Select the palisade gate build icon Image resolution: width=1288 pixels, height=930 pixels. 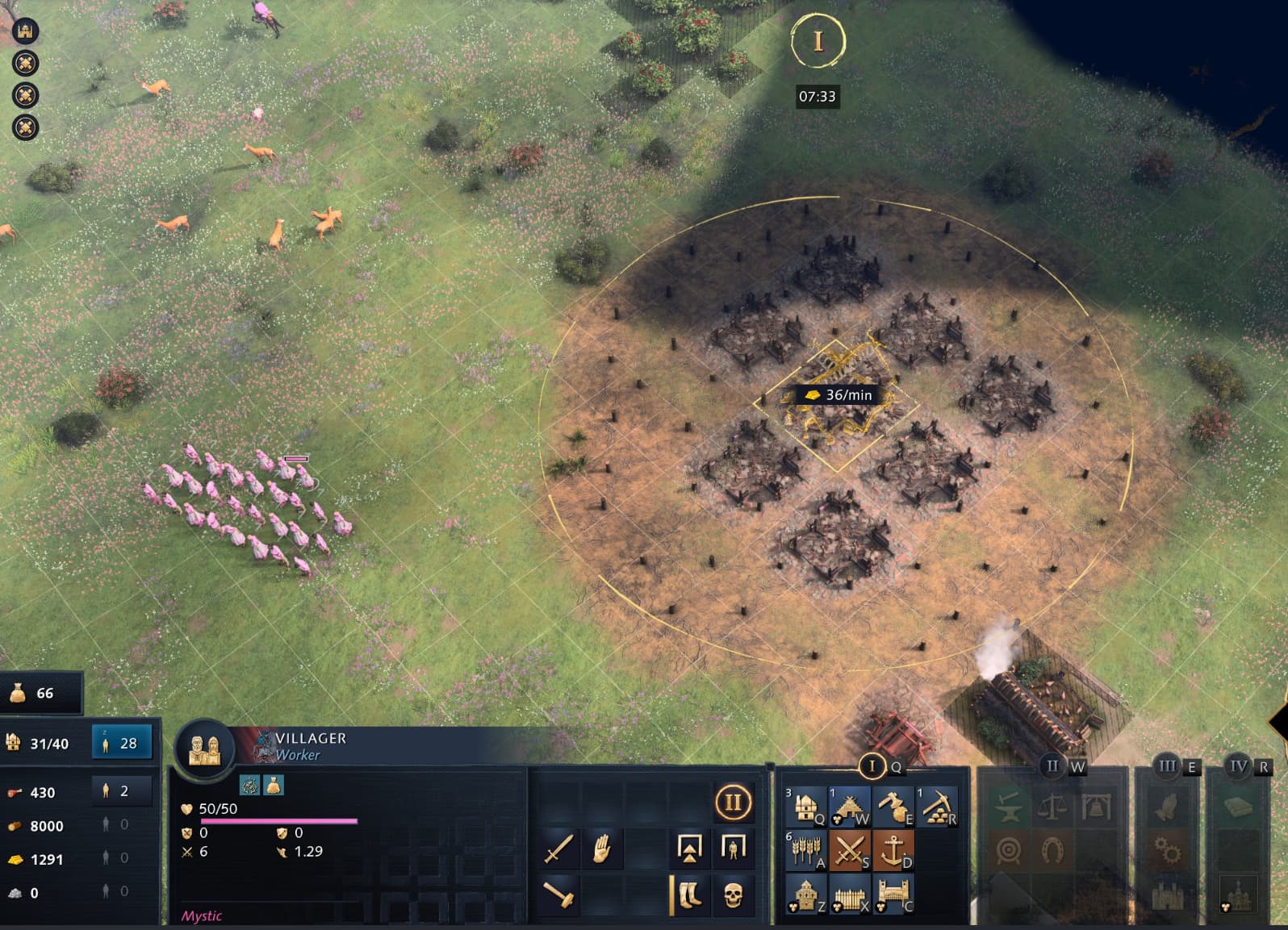(x=893, y=895)
